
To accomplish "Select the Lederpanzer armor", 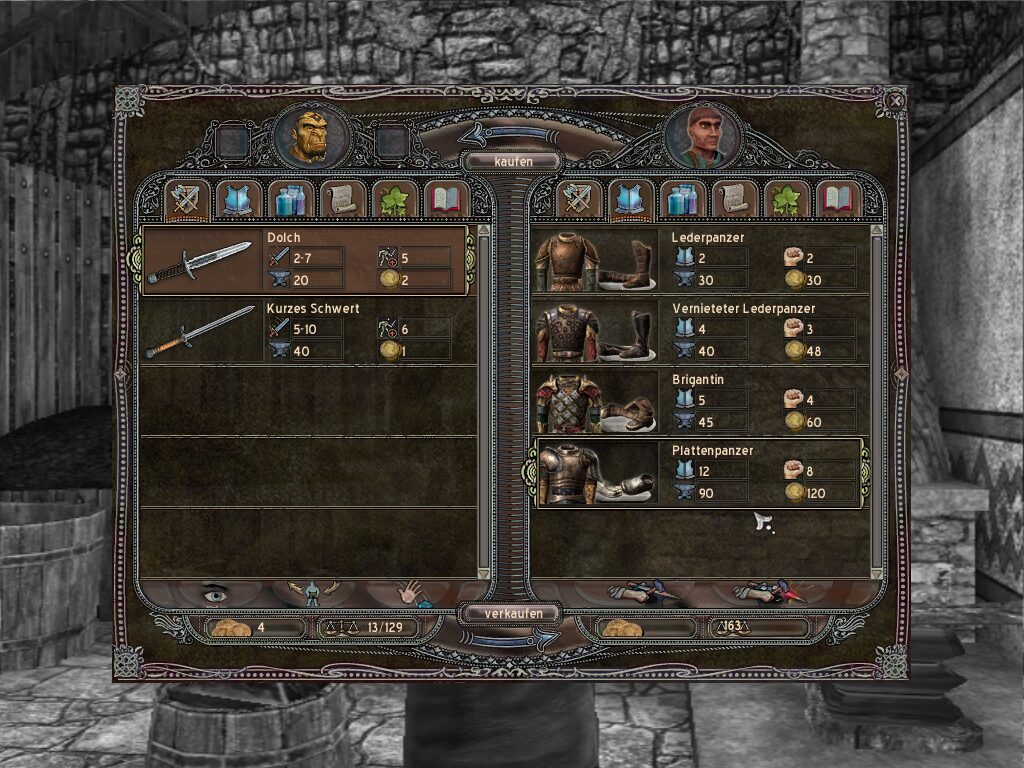I will click(x=698, y=261).
